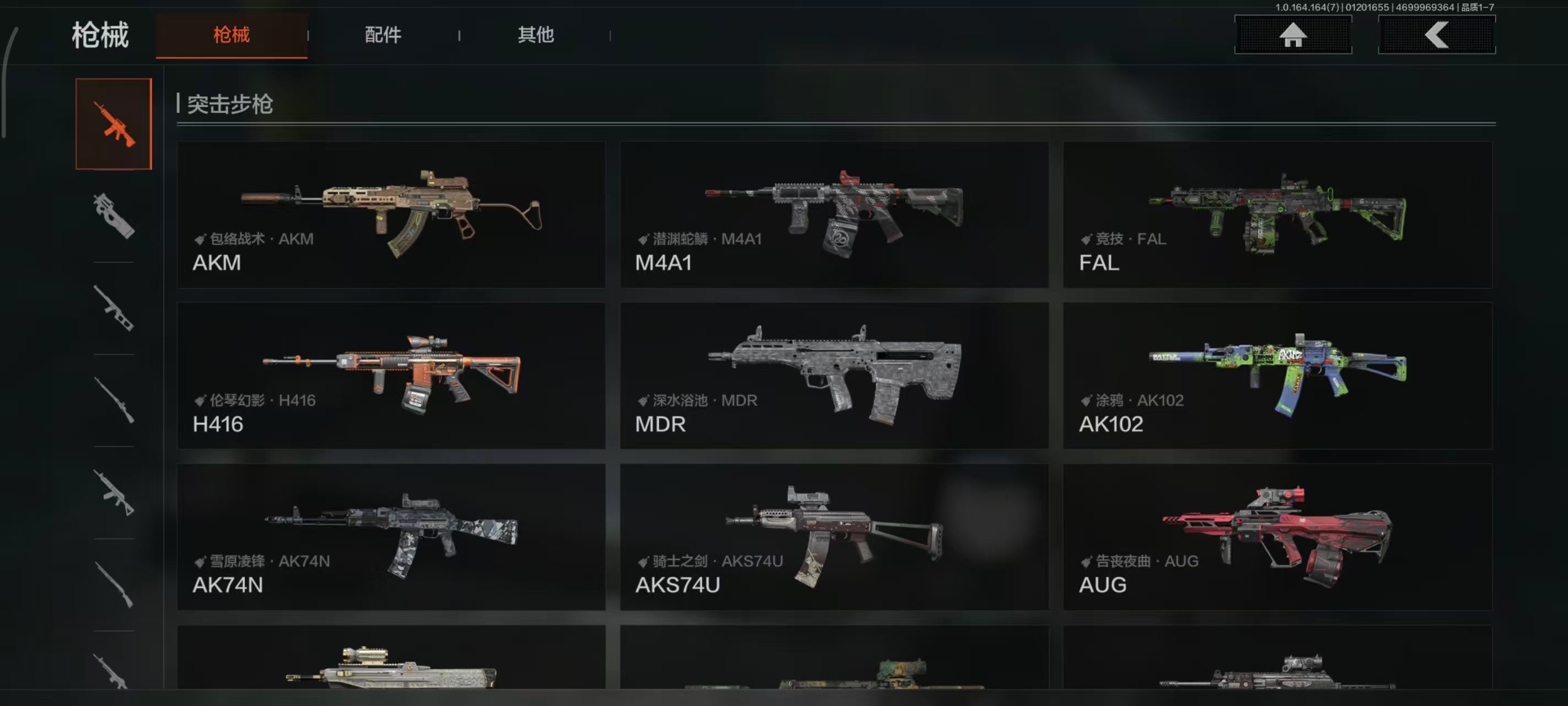Select the AKS74U weapon card
This screenshot has height=706, width=1568.
pos(834,537)
